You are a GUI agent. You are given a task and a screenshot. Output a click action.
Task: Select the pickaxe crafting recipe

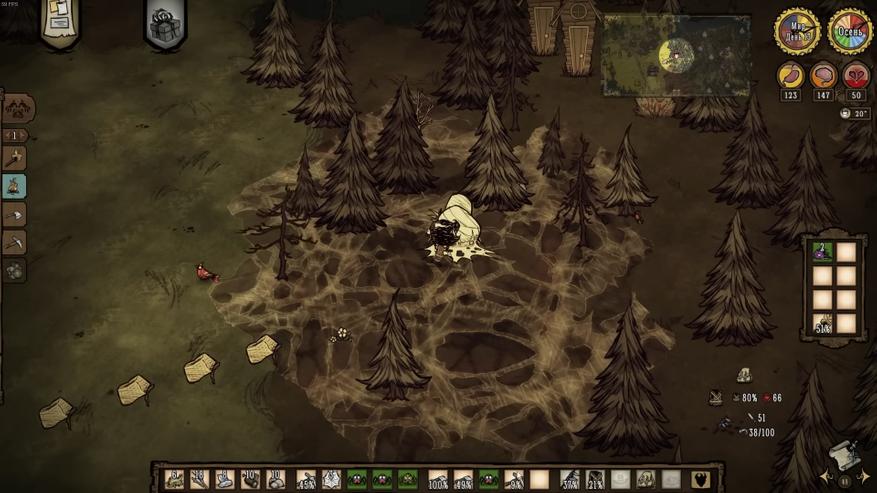pos(15,242)
